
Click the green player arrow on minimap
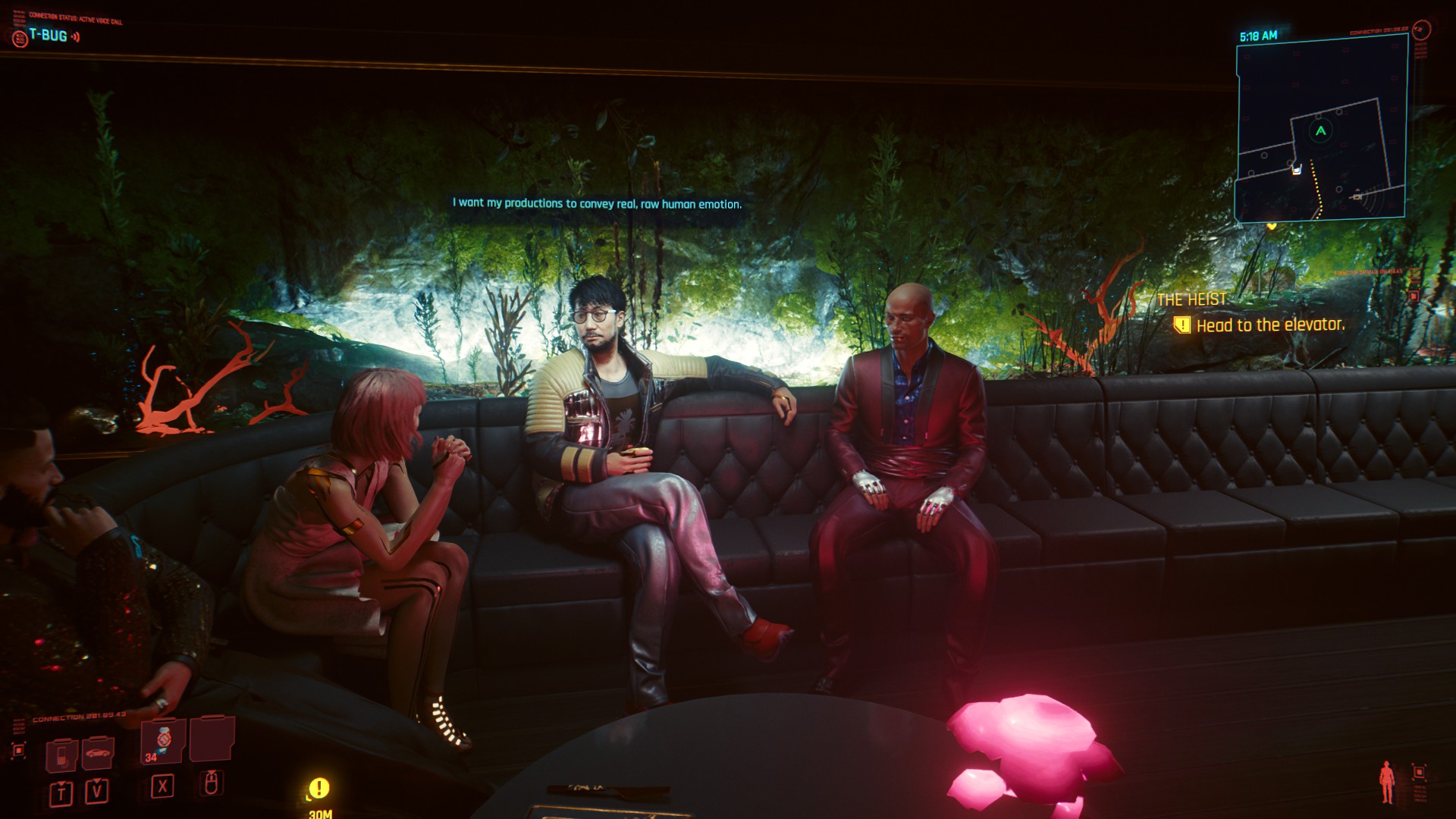point(1320,131)
